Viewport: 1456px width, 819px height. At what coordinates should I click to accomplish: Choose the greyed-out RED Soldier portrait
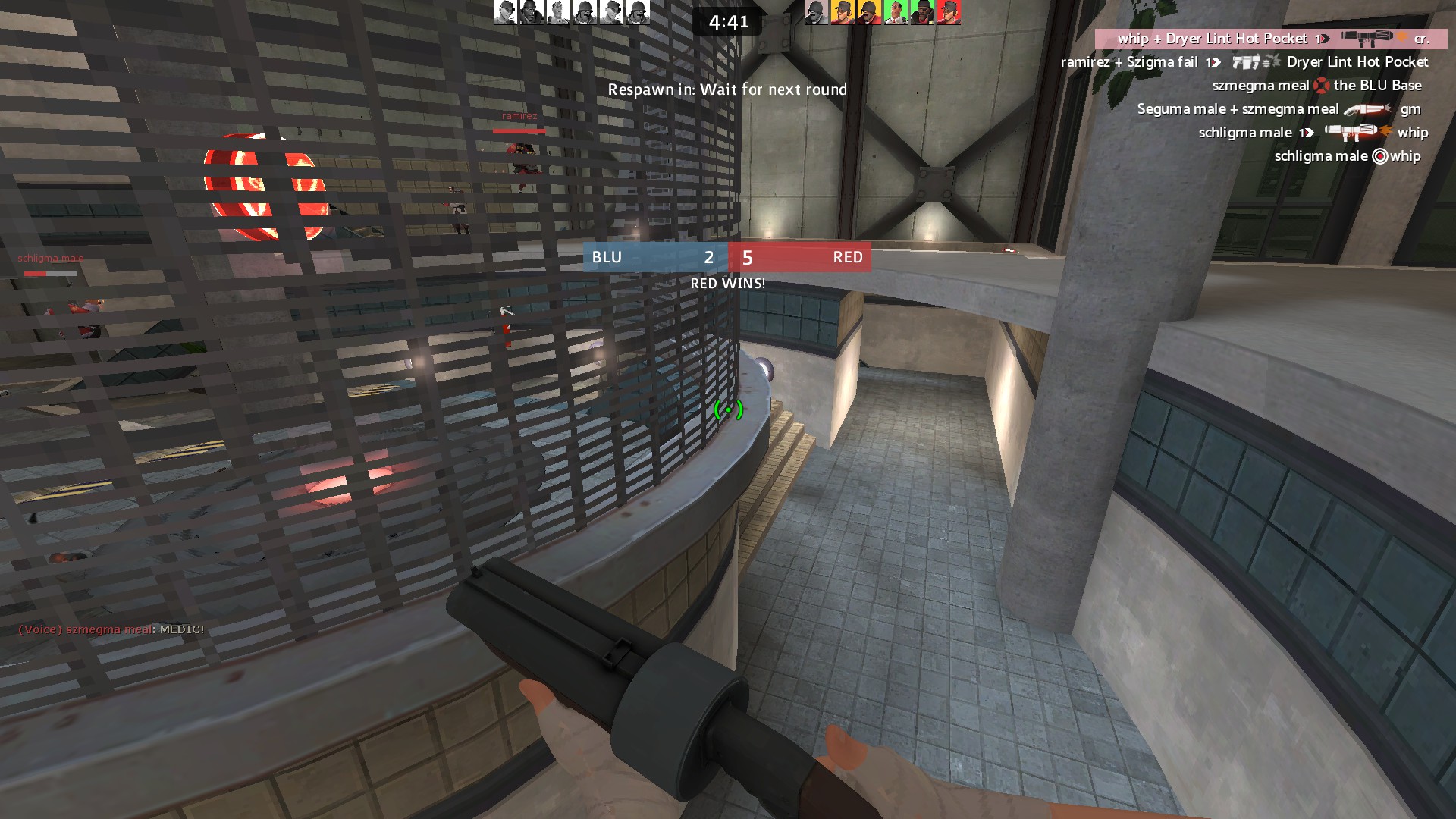click(x=816, y=12)
